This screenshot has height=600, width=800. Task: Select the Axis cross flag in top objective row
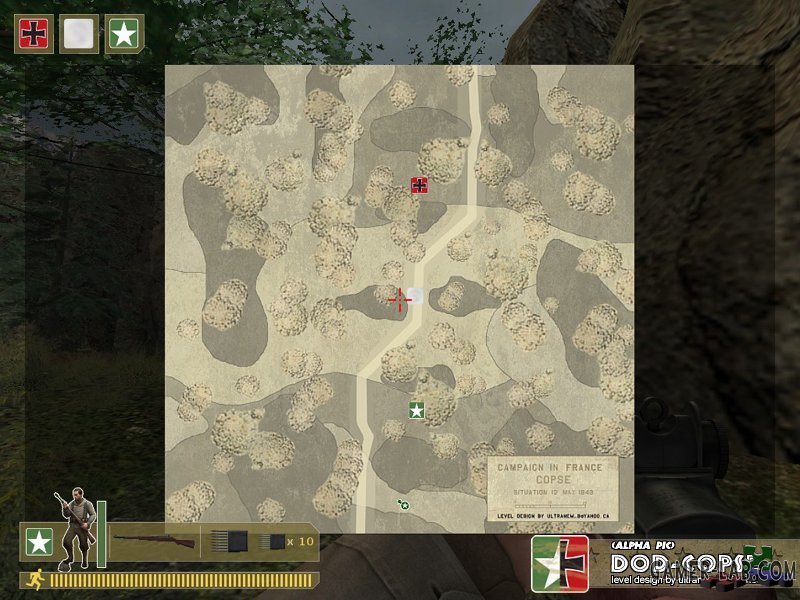coord(34,34)
